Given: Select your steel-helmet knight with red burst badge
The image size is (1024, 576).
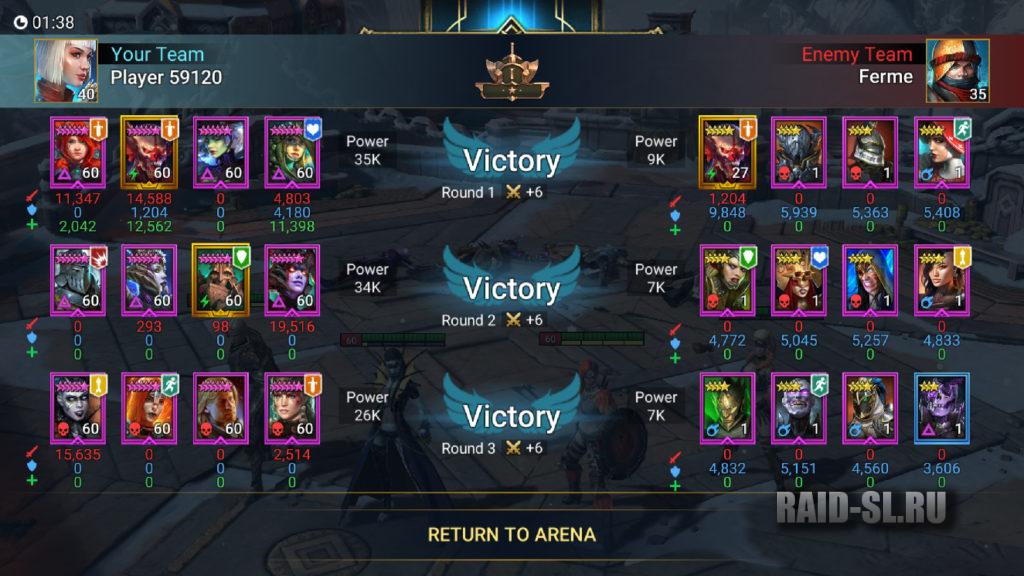Looking at the screenshot, I should (78, 280).
